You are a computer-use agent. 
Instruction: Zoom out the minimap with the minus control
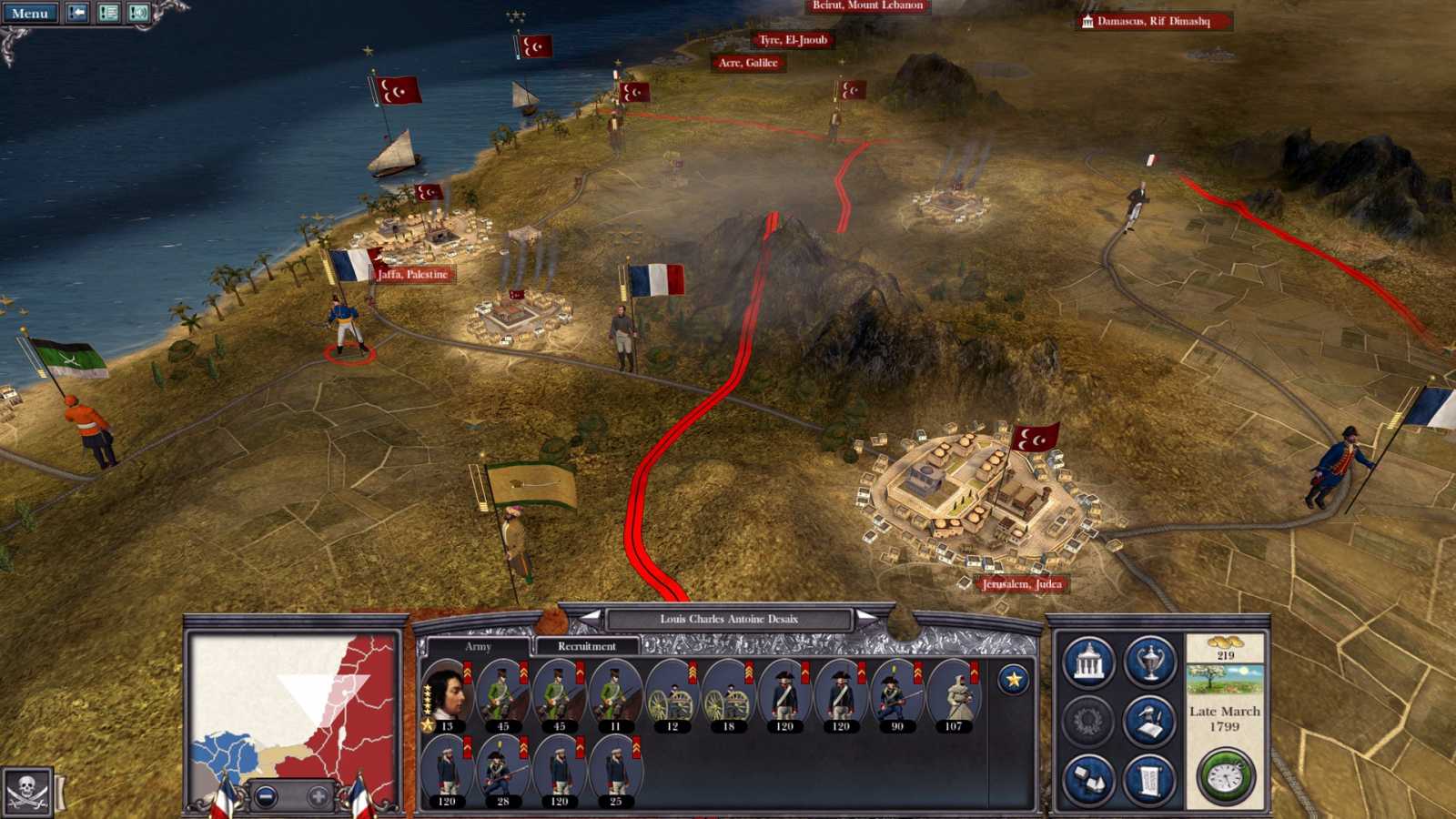266,797
